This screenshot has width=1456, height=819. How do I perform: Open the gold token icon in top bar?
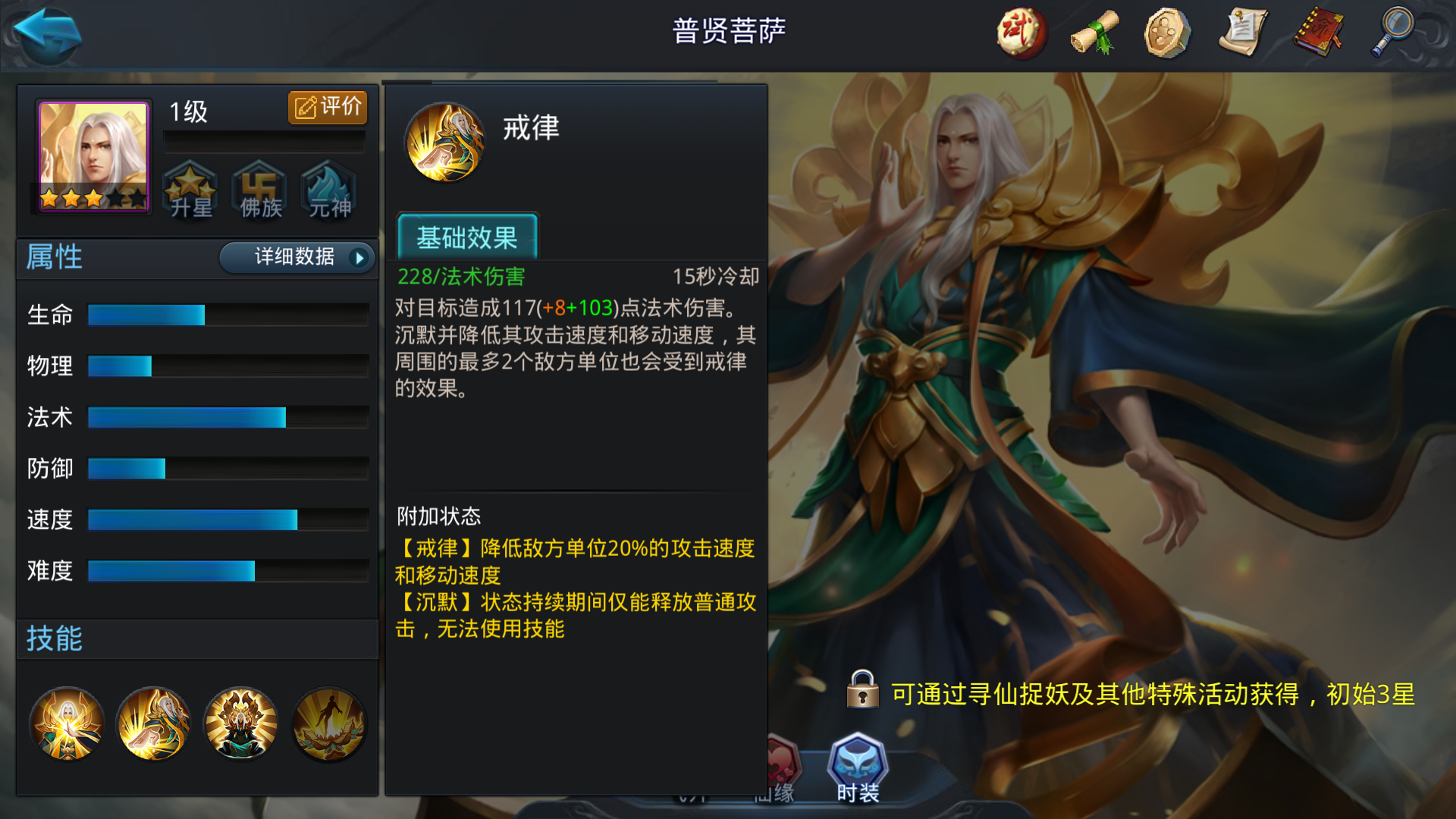click(x=1166, y=33)
